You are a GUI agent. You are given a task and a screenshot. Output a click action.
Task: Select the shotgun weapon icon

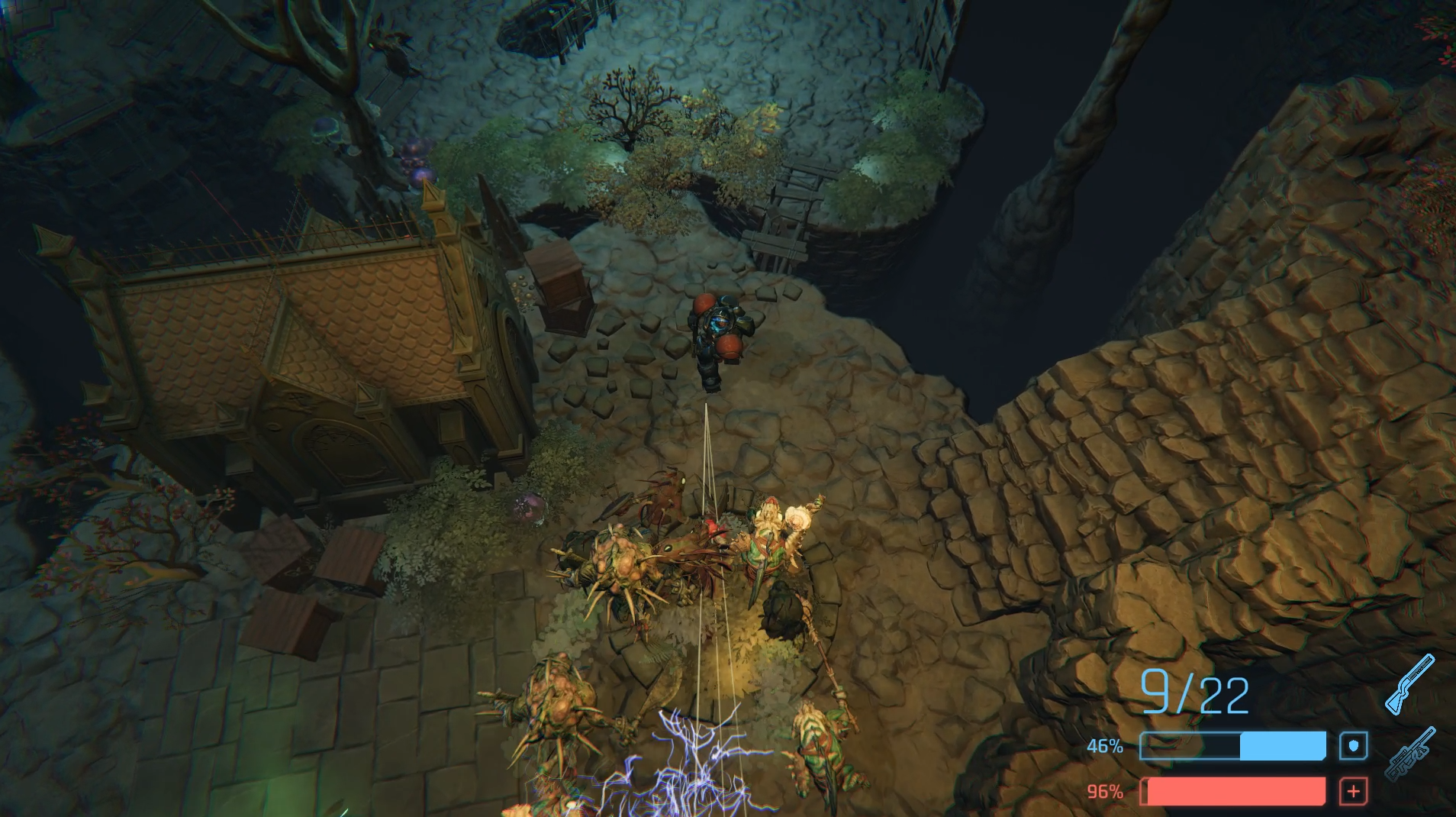coord(1409,685)
